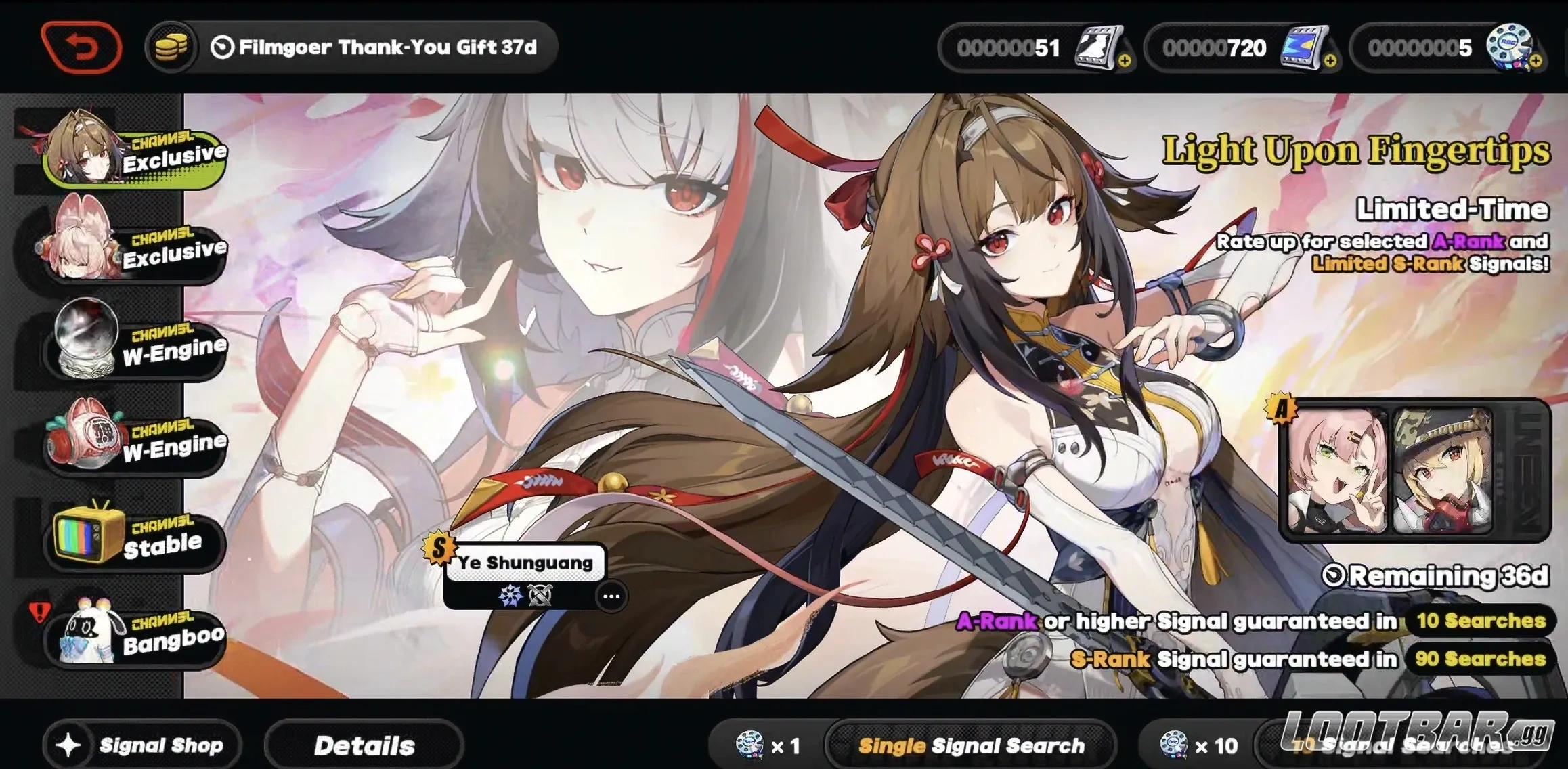View the blonde capped A-Rank agent portrait

pos(1442,471)
